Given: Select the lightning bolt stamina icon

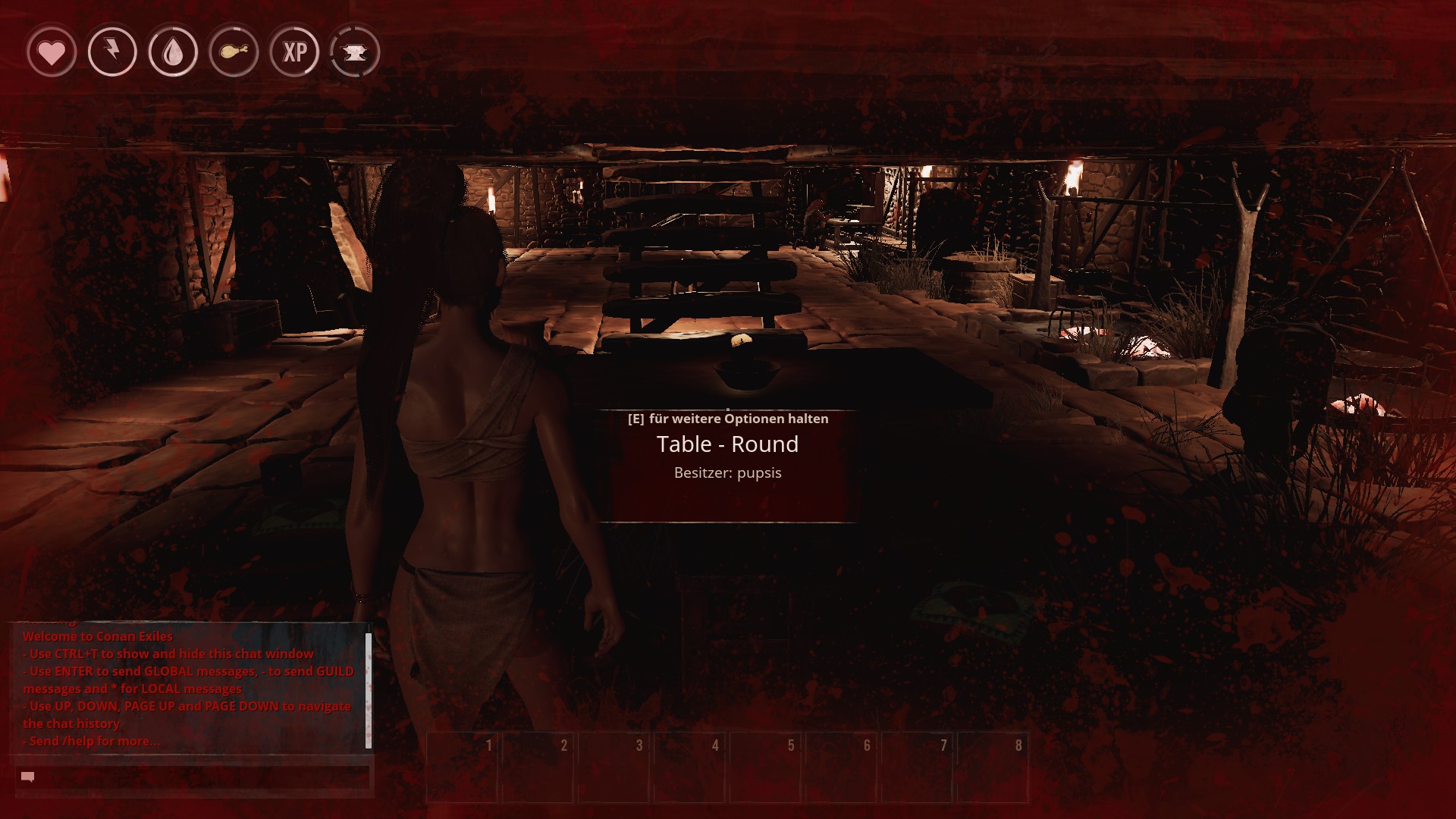Looking at the screenshot, I should [112, 52].
